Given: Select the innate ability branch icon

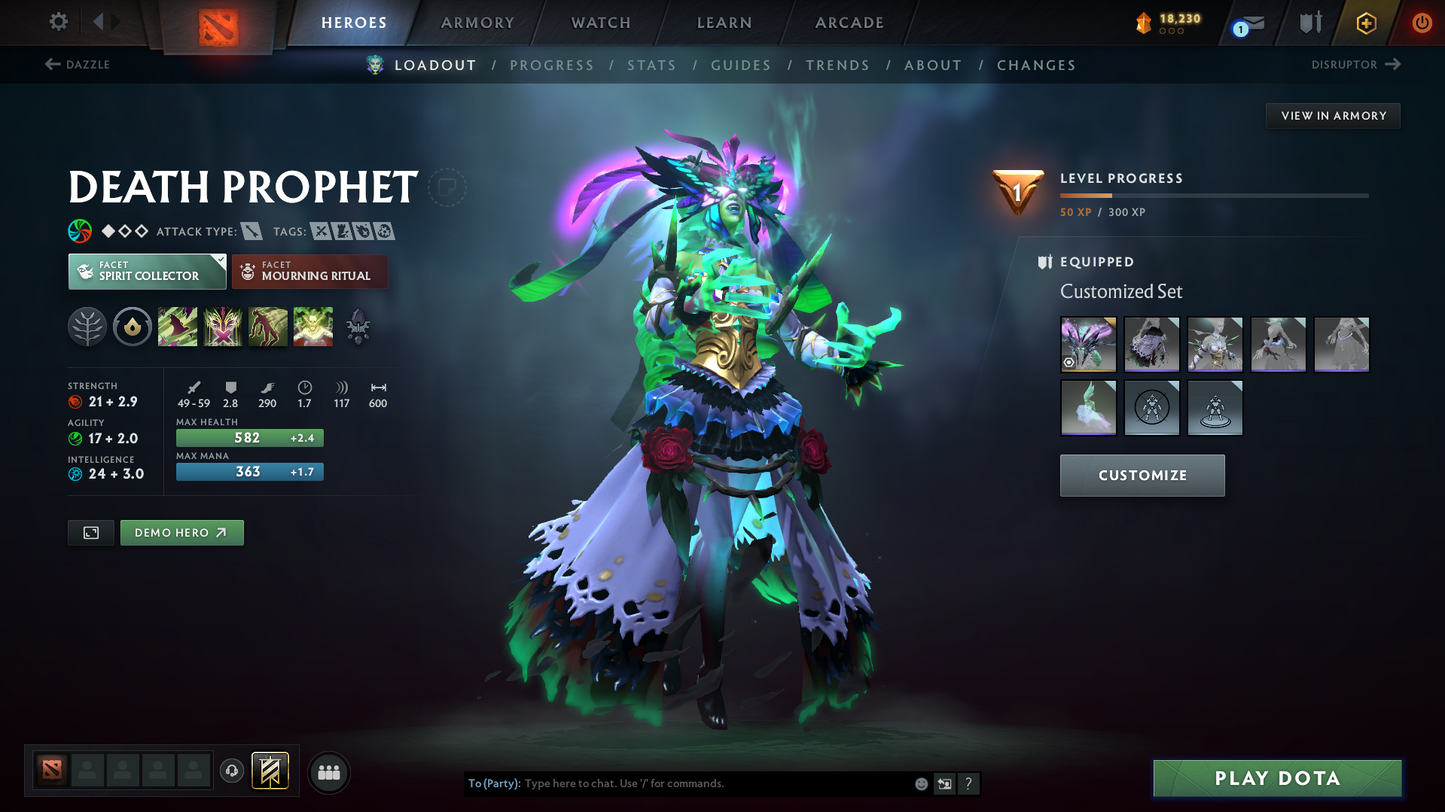Looking at the screenshot, I should tap(87, 326).
